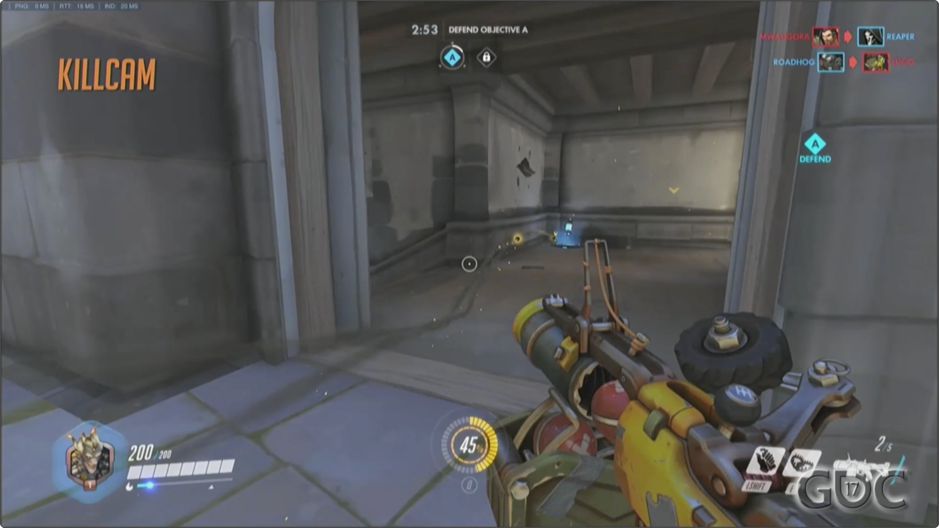This screenshot has width=939, height=528.
Task: Activate the Steel Trap ability icon
Action: pyautogui.click(x=801, y=463)
